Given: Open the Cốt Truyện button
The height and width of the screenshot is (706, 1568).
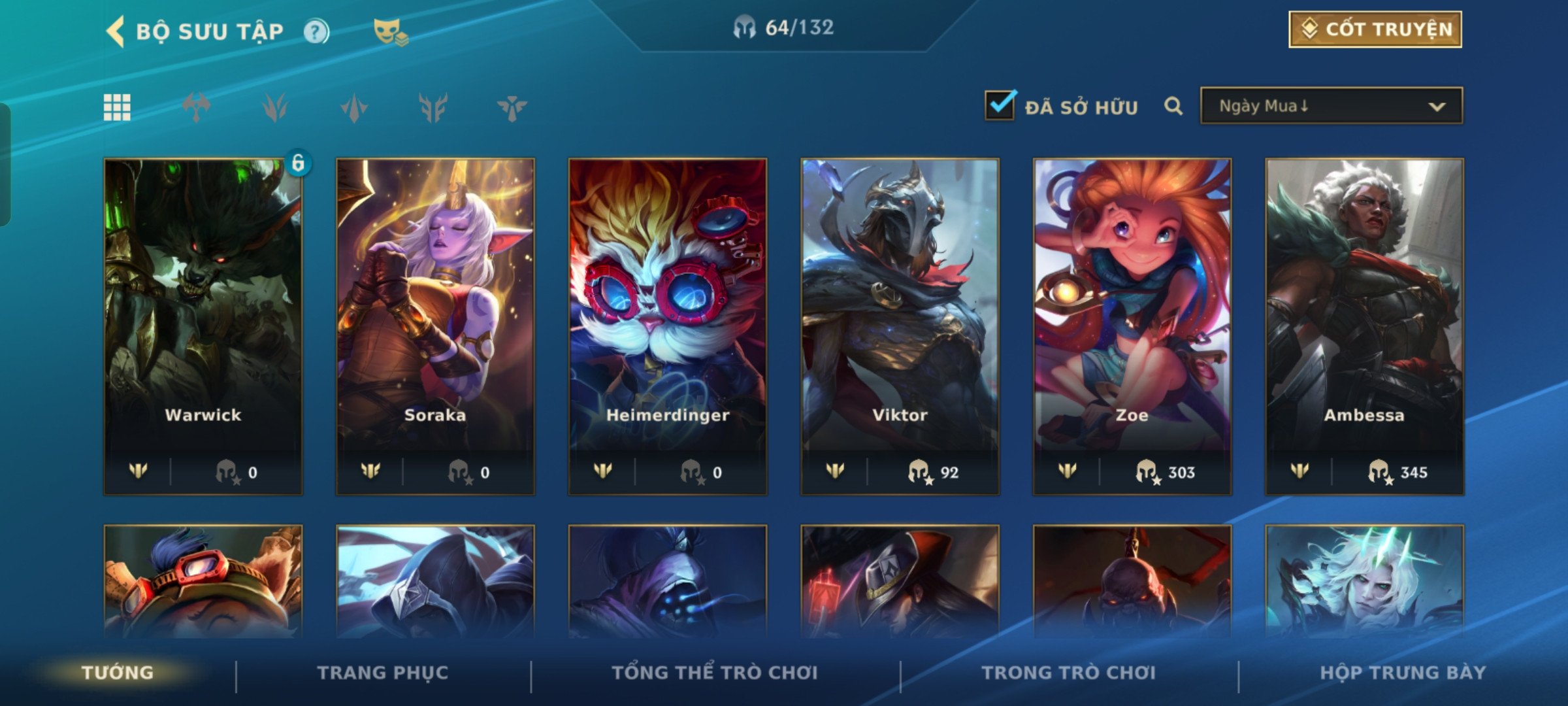Looking at the screenshot, I should point(1375,29).
